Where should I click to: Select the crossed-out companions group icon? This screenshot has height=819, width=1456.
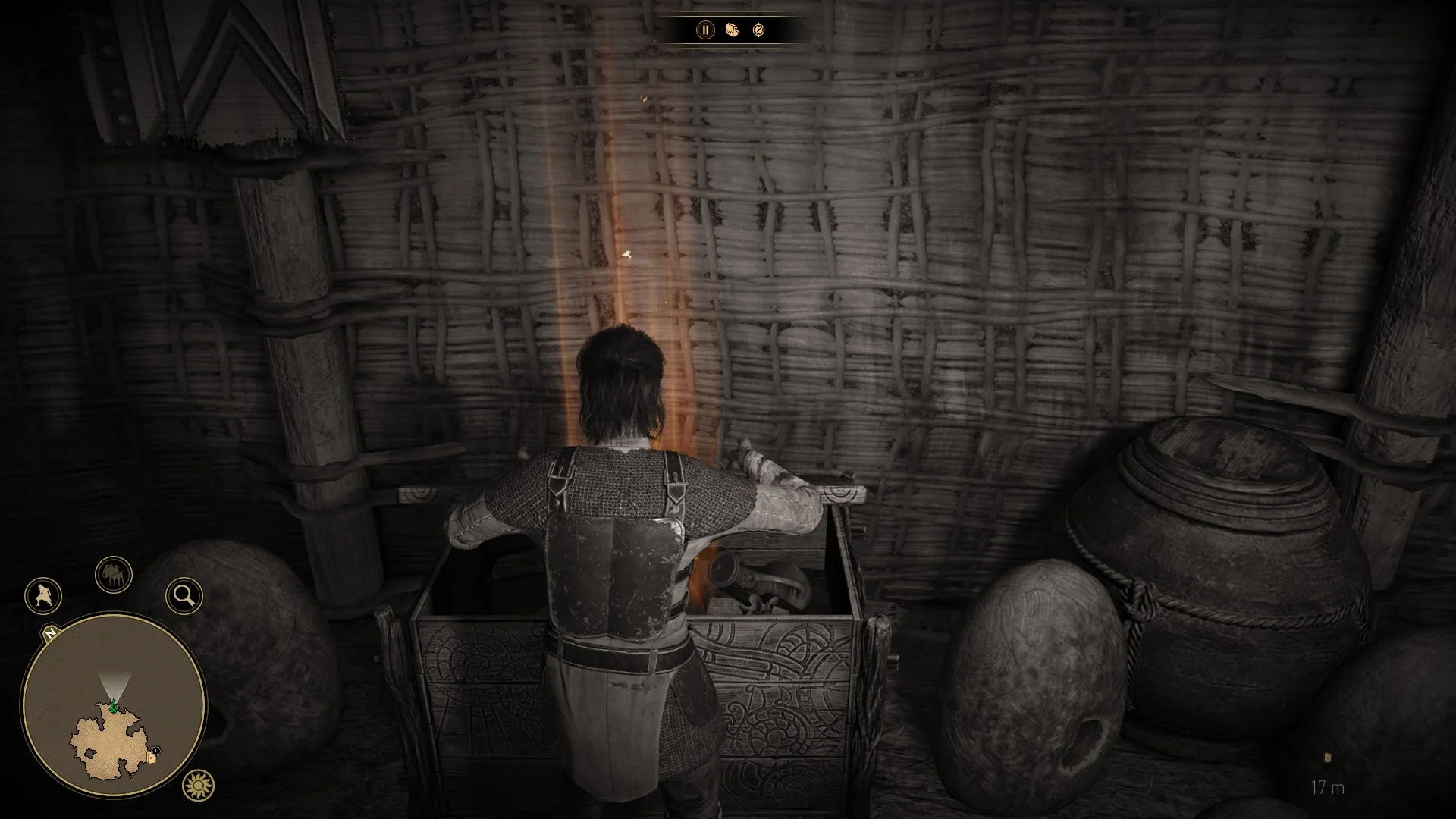114,576
